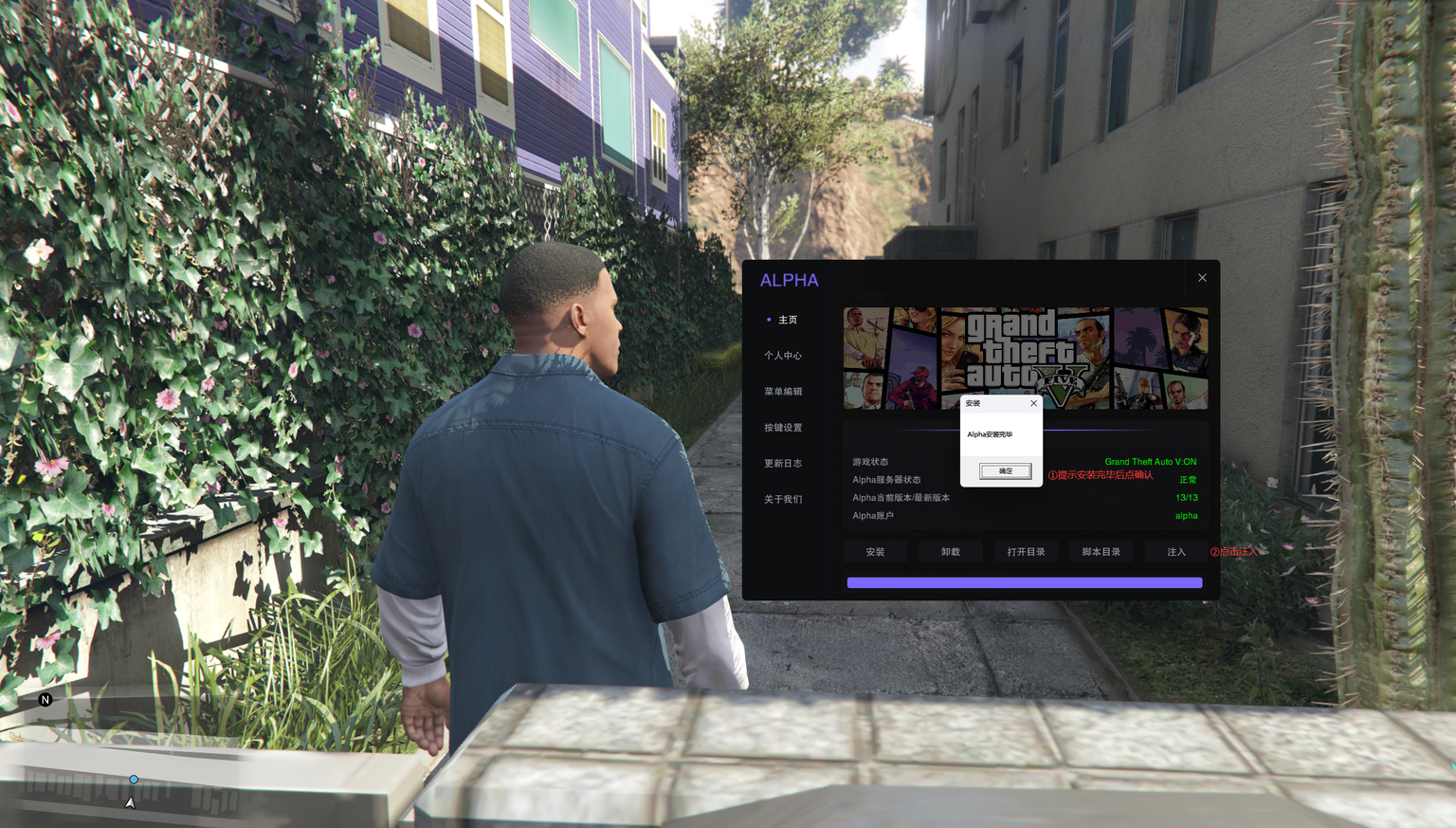
Task: Open the 脚本目录 scripts folder
Action: [x=1101, y=552]
